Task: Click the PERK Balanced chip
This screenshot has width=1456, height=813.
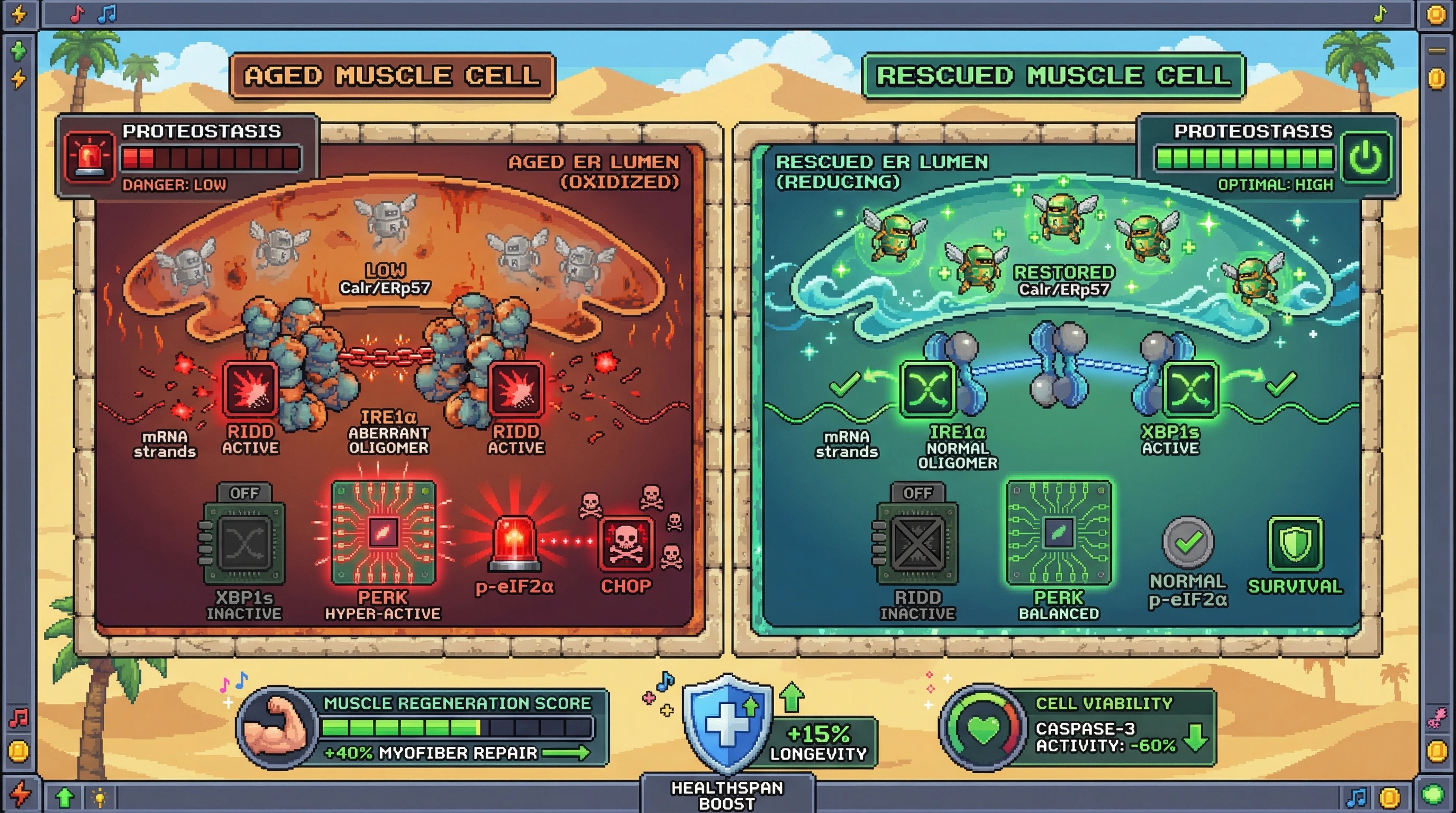Action: (1059, 532)
